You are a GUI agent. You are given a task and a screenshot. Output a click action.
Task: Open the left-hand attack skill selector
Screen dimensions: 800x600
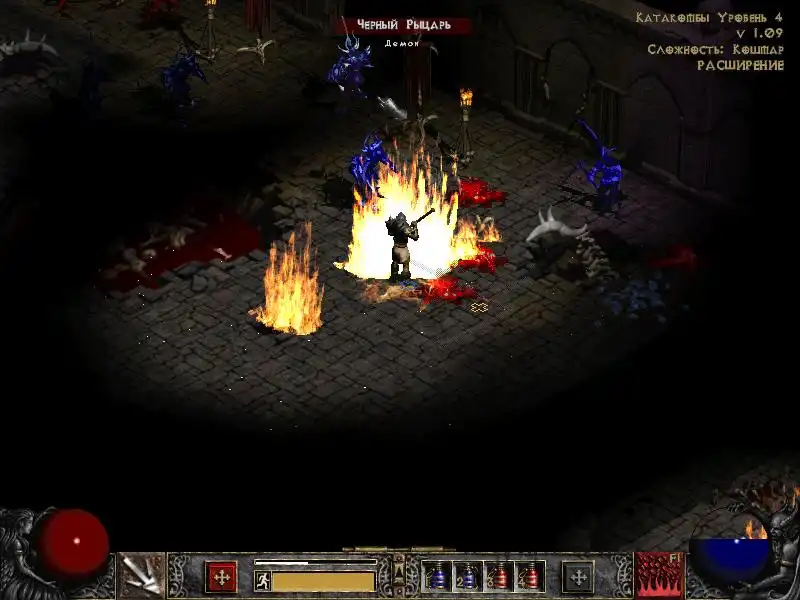(x=141, y=575)
